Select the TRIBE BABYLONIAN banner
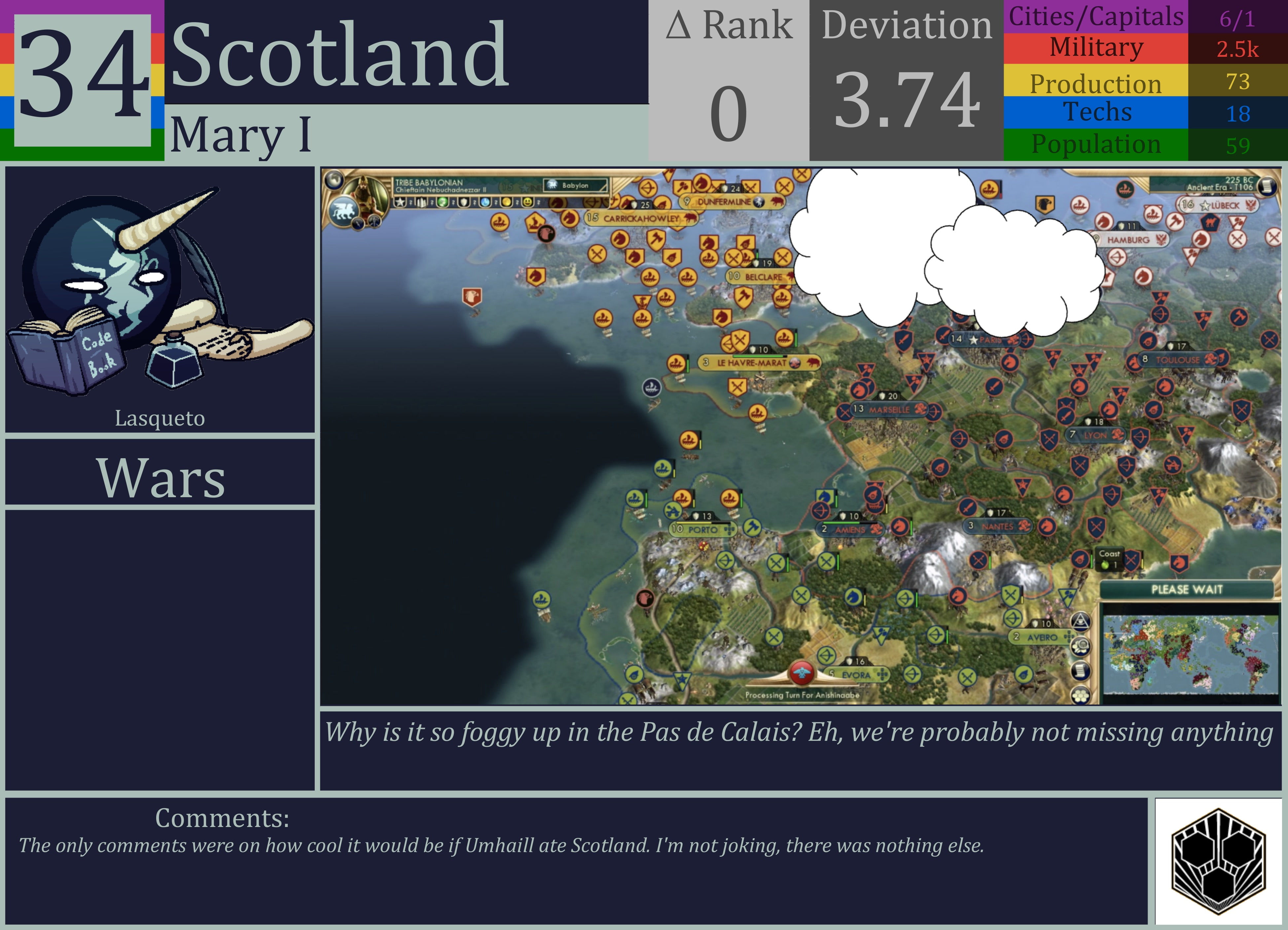Viewport: 1288px width, 930px height. [x=429, y=183]
